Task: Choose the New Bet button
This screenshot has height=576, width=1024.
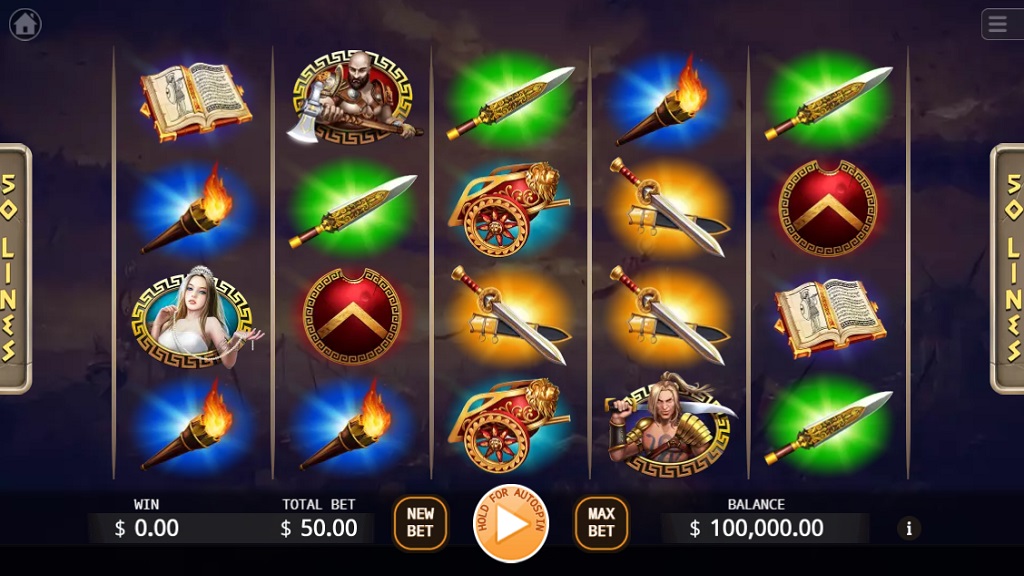Action: coord(420,523)
